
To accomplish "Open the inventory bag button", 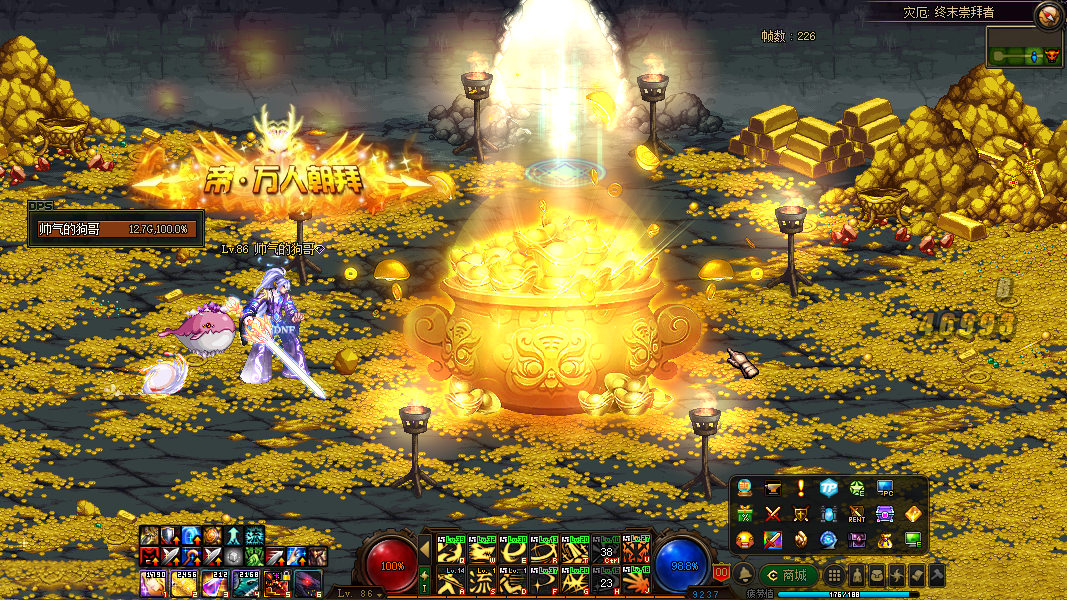I will (x=876, y=575).
